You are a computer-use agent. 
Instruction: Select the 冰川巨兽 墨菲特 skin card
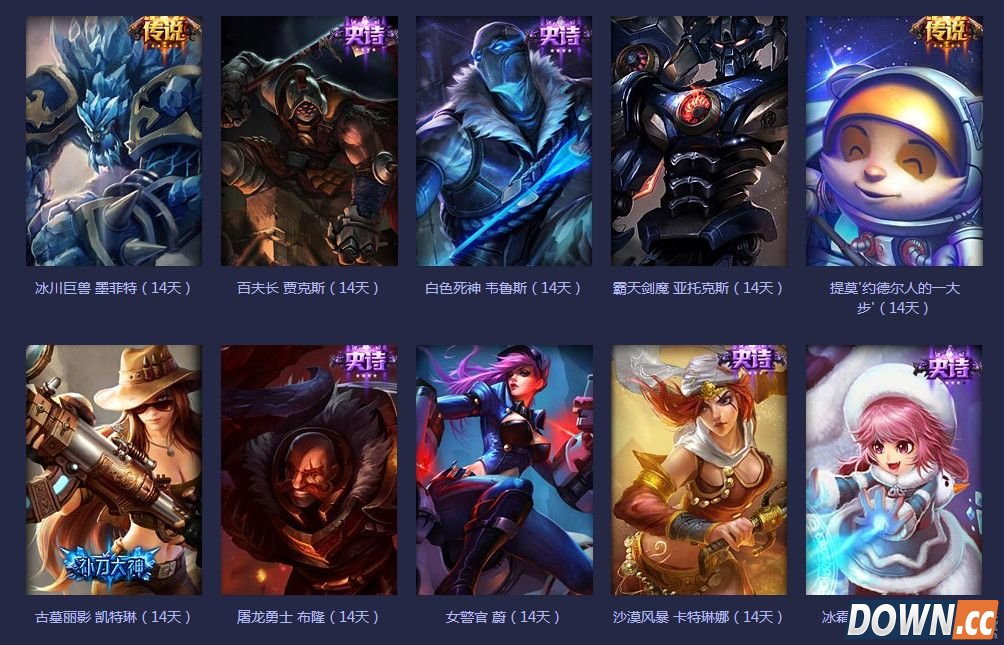coord(113,141)
